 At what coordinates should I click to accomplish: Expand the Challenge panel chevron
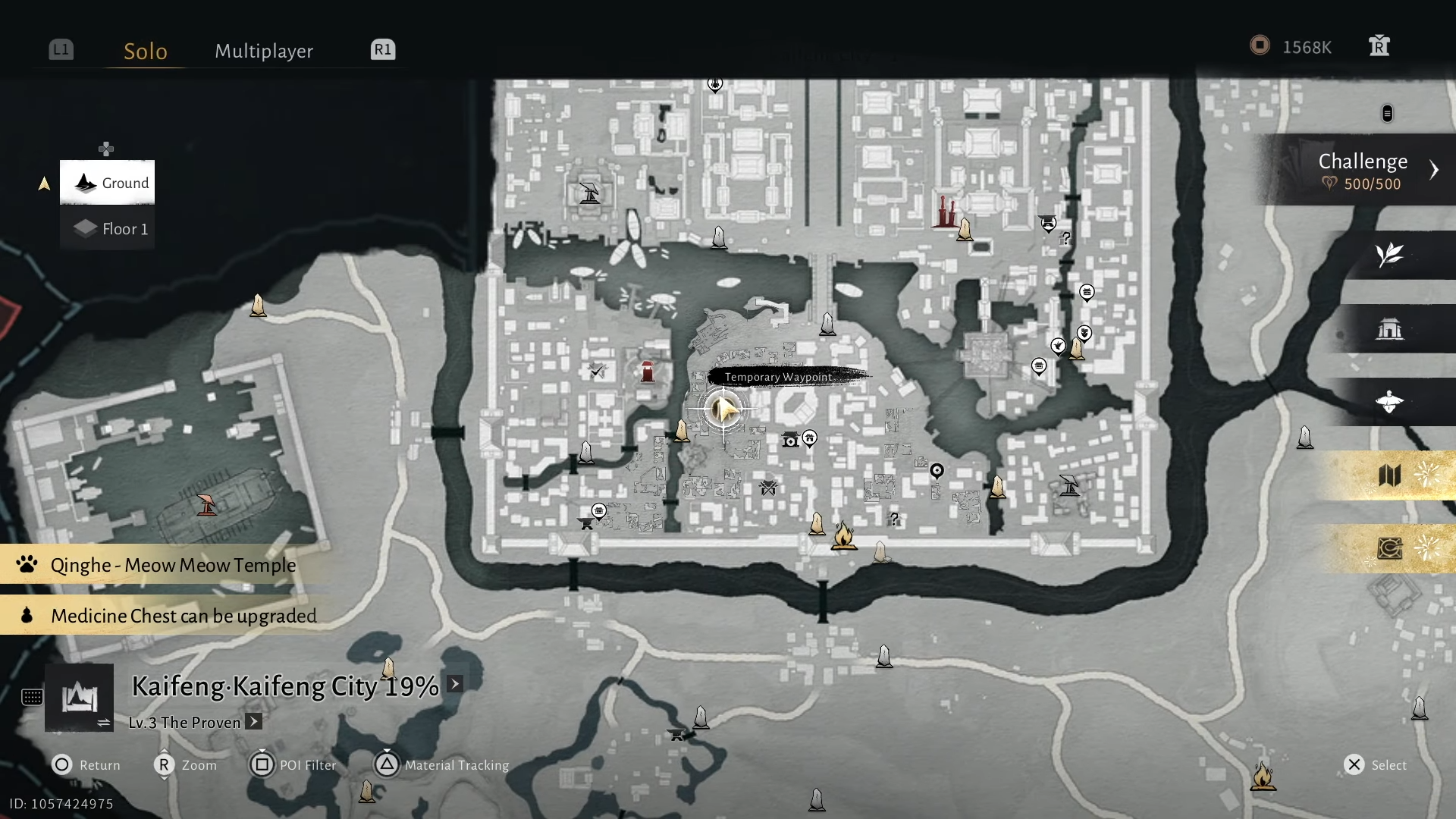click(1433, 170)
